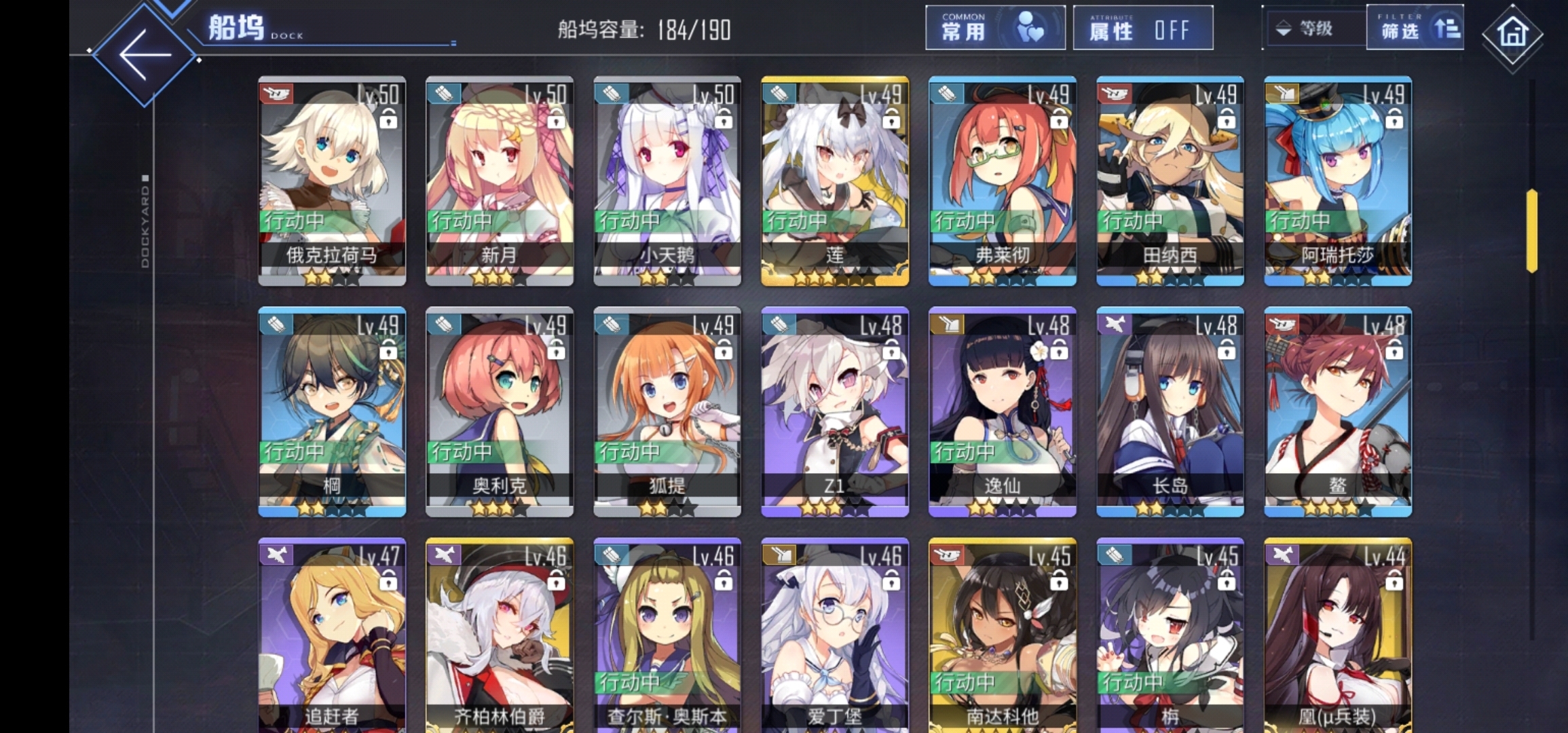The height and width of the screenshot is (733, 1568).
Task: Go back using the arrow button
Action: (x=145, y=55)
